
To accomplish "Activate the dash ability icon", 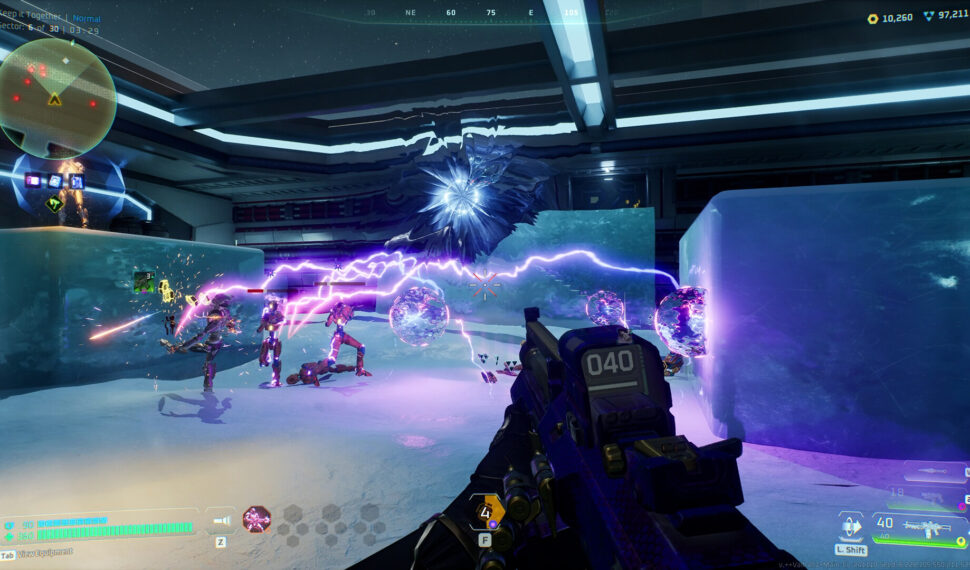I will (851, 525).
